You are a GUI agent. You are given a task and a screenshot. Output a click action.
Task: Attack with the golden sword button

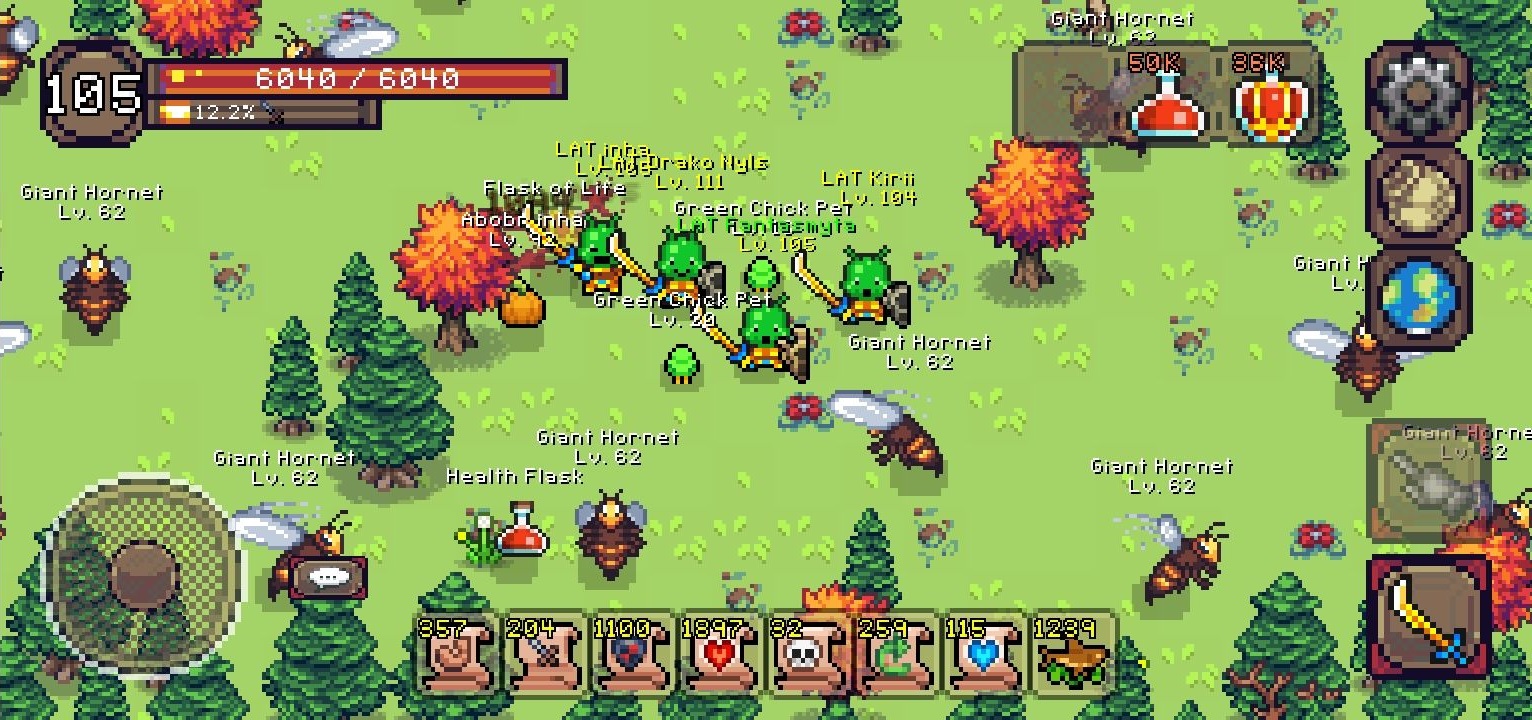(x=1427, y=617)
